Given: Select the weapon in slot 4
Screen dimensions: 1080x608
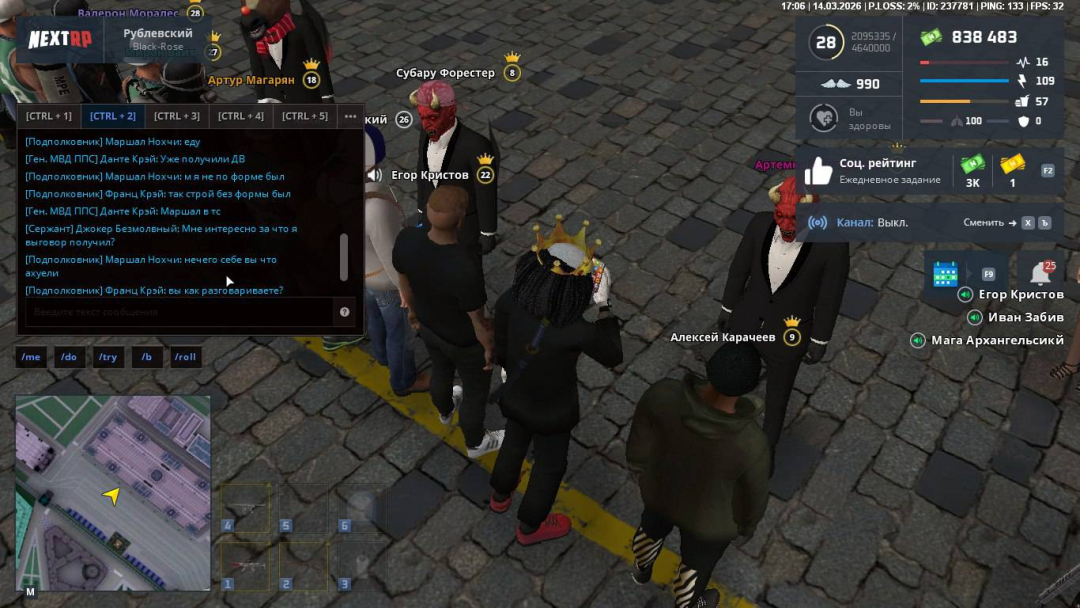Looking at the screenshot, I should click(x=245, y=508).
